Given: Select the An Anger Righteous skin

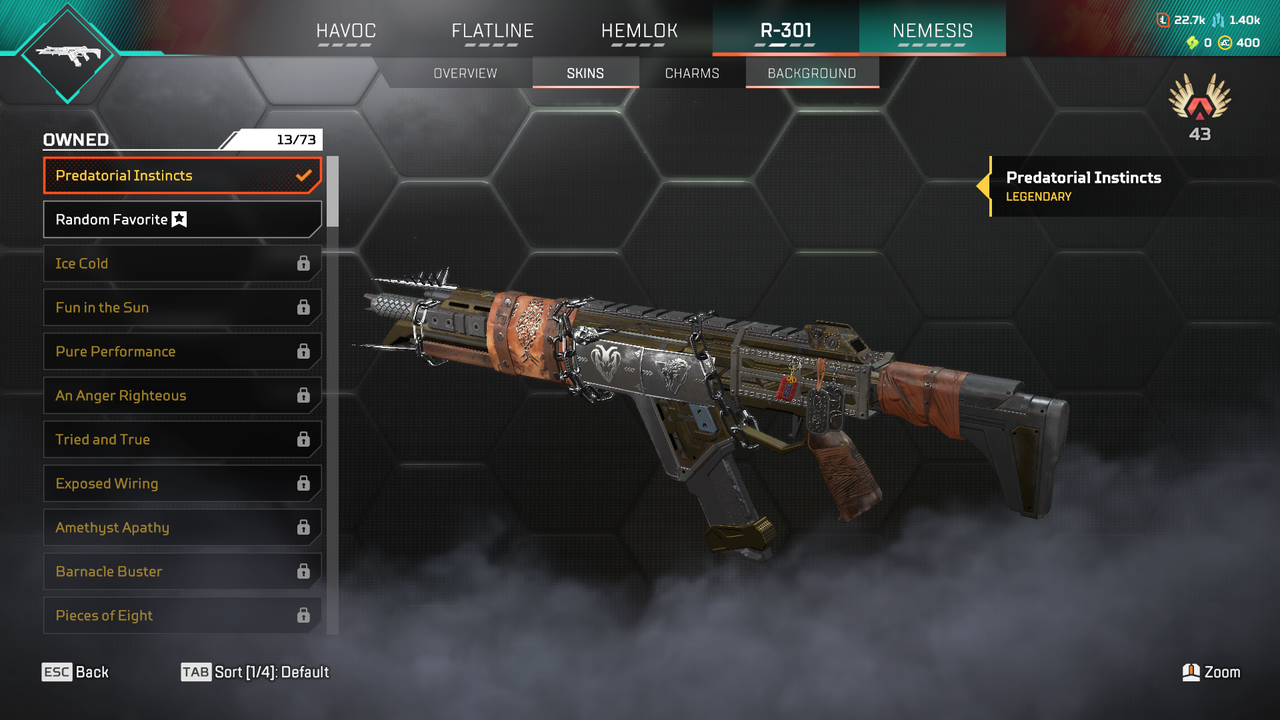Looking at the screenshot, I should [182, 395].
